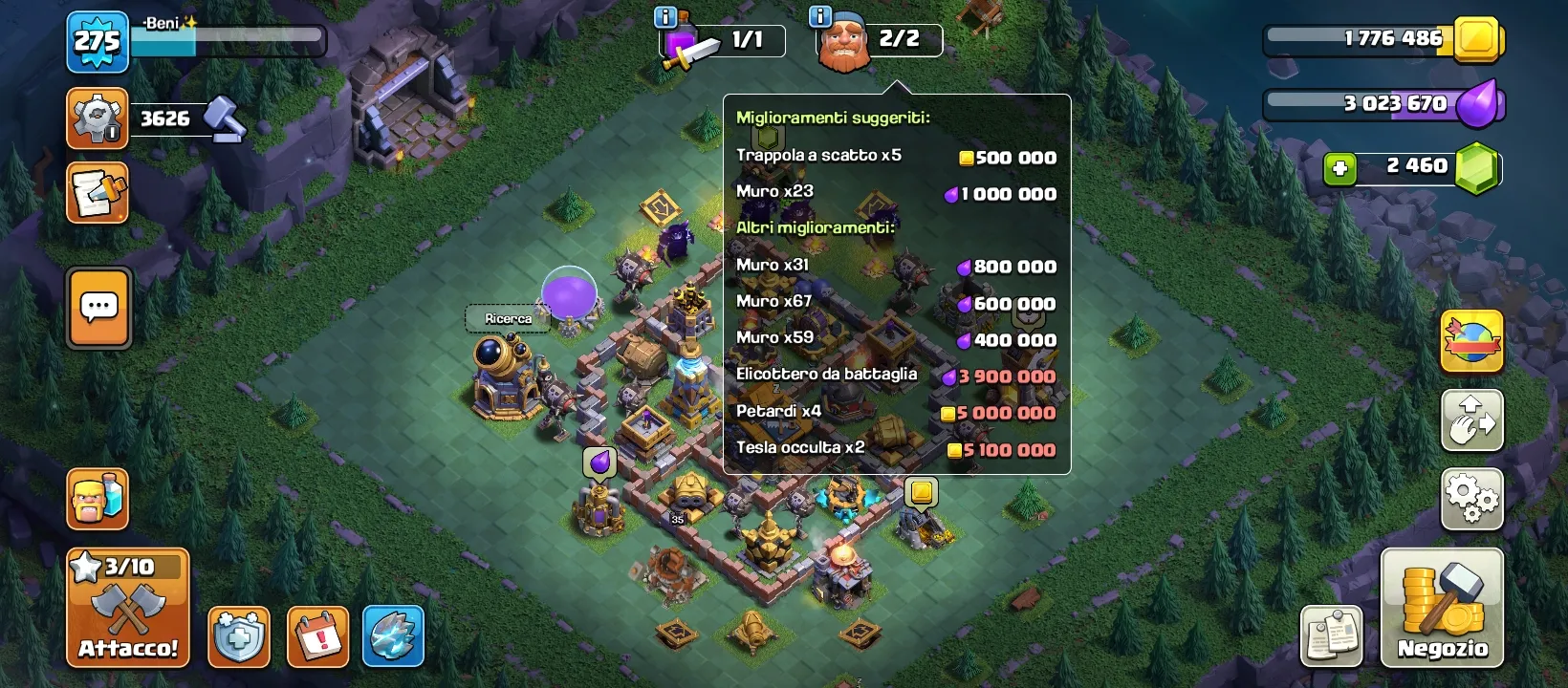
Task: Click the player experience level badge 275
Action: point(98,42)
